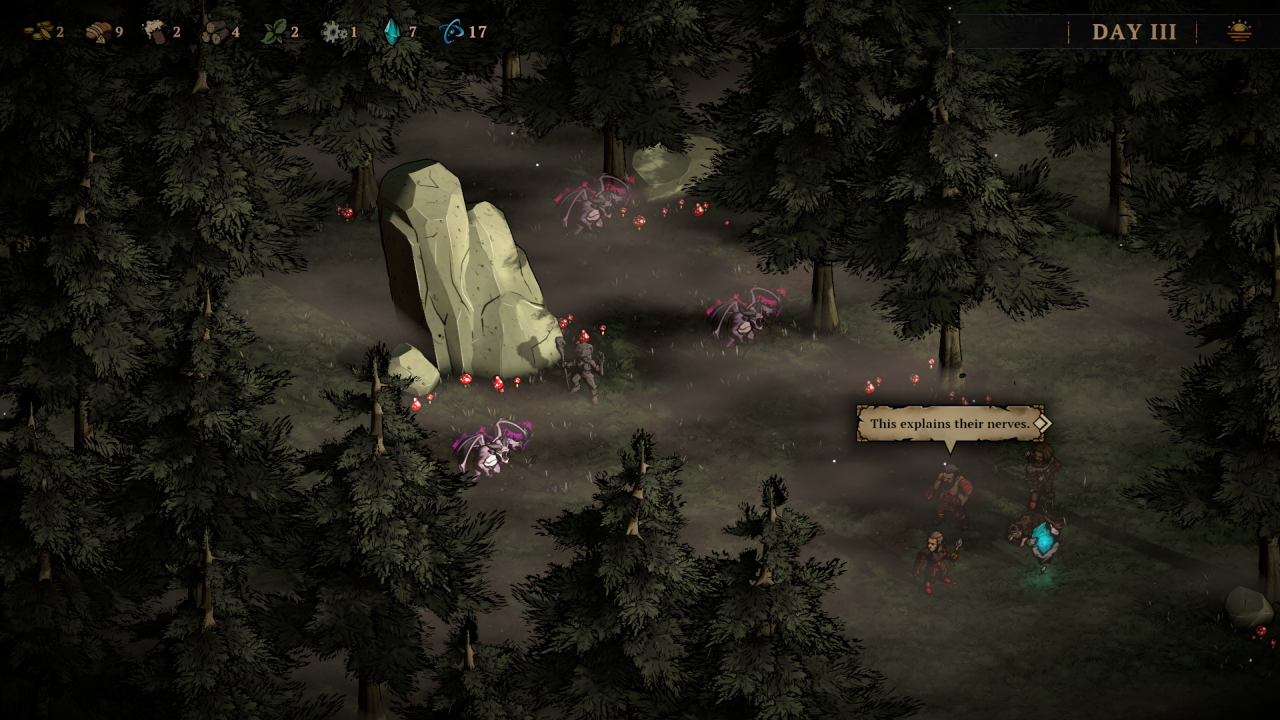
Task: Click the ale mug resource icon
Action: (x=155, y=32)
